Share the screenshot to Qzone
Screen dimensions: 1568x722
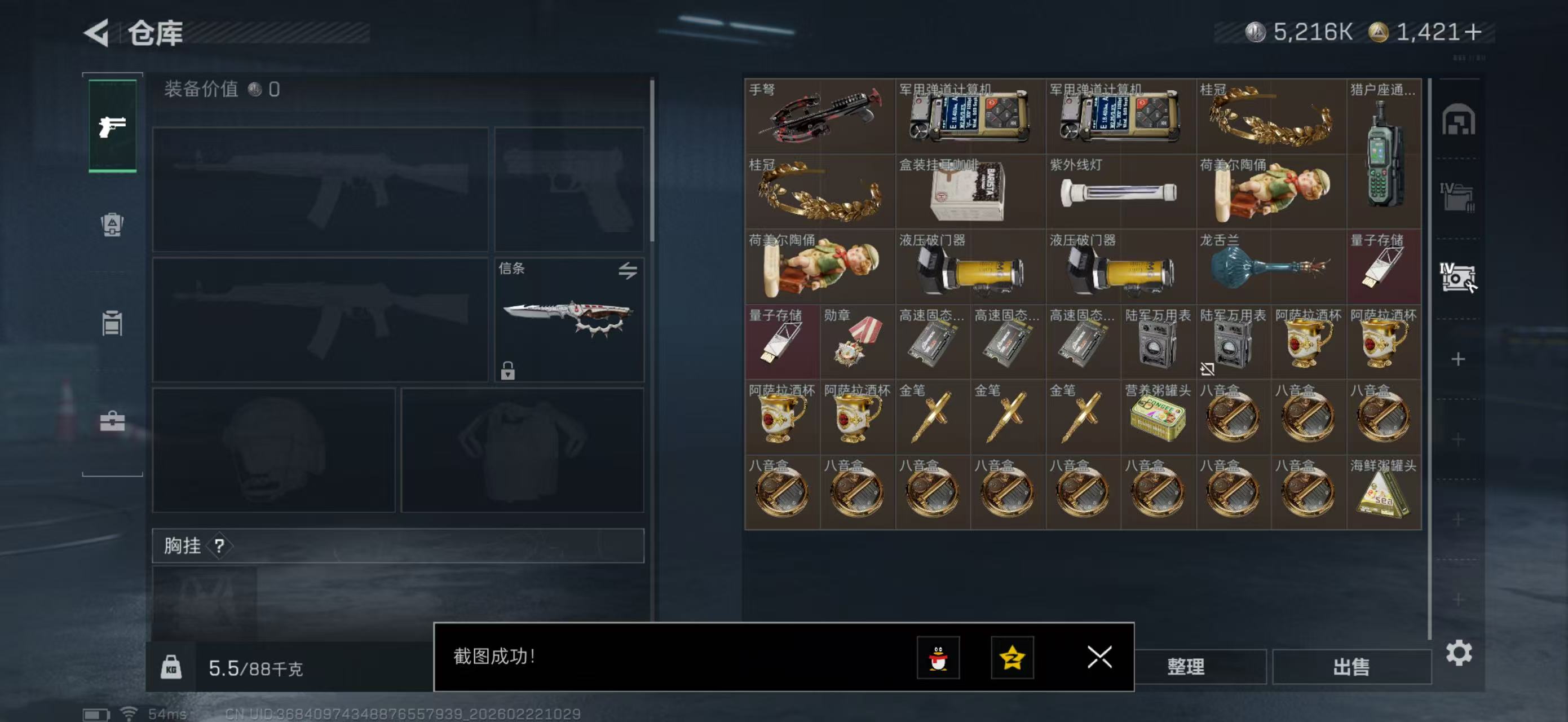(x=1012, y=658)
